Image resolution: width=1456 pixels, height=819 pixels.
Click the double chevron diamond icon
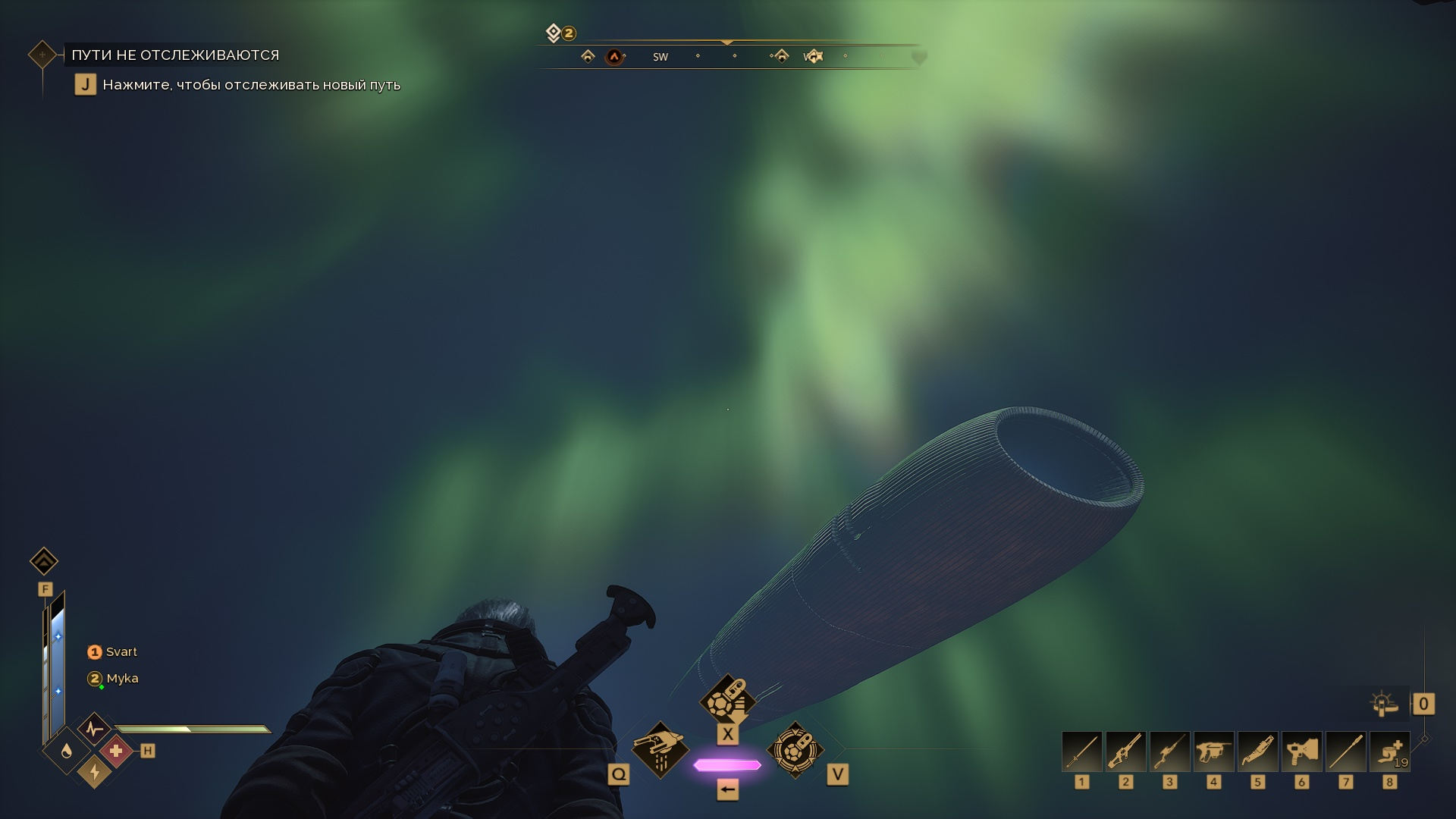click(44, 561)
